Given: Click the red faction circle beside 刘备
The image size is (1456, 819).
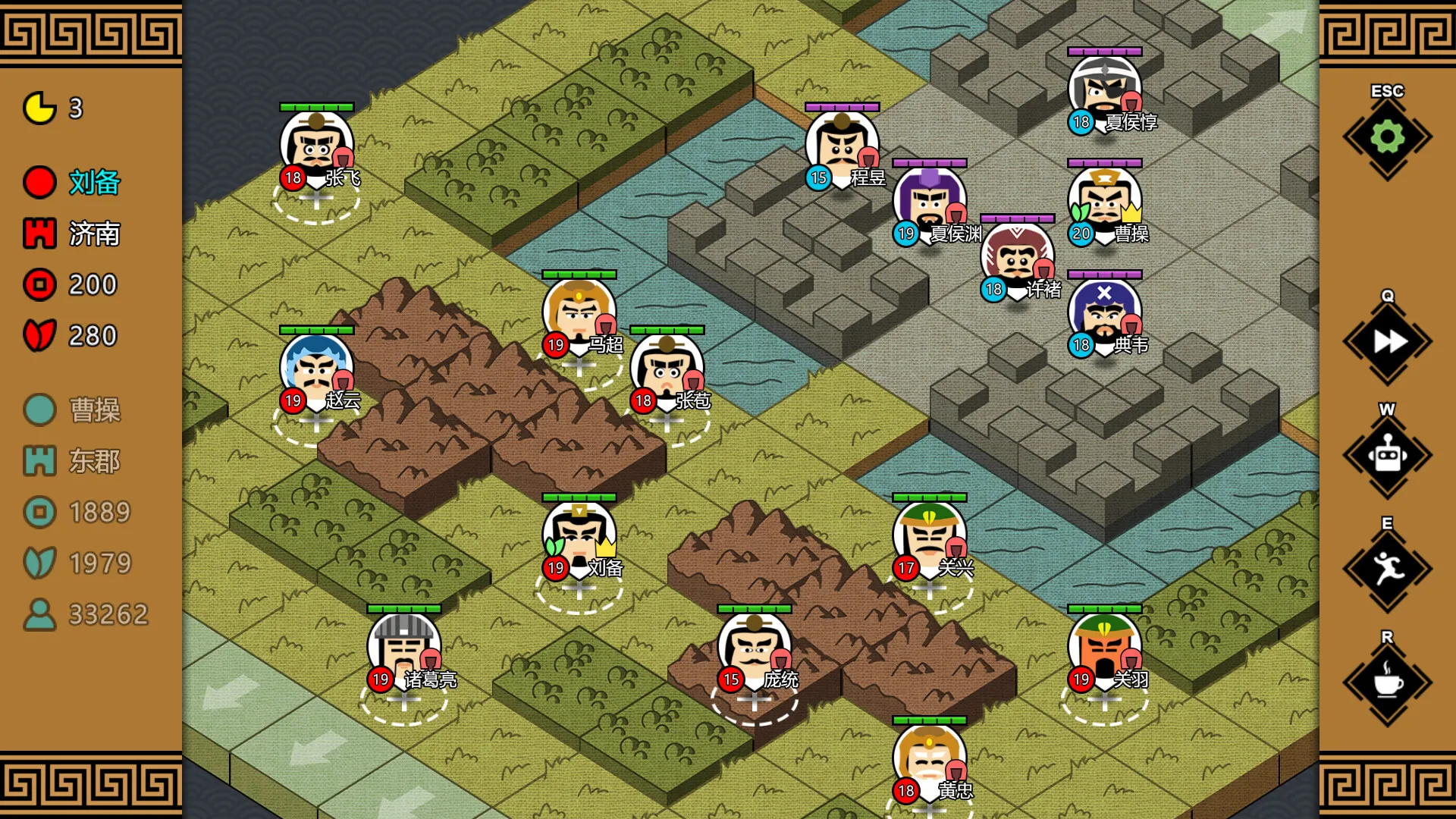Looking at the screenshot, I should click(38, 184).
